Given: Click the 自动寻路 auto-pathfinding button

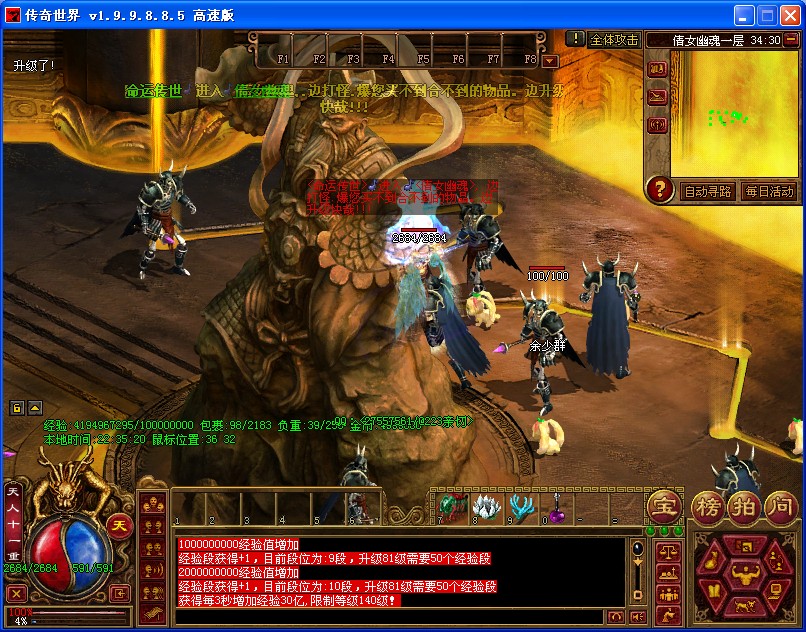Looking at the screenshot, I should point(707,191).
